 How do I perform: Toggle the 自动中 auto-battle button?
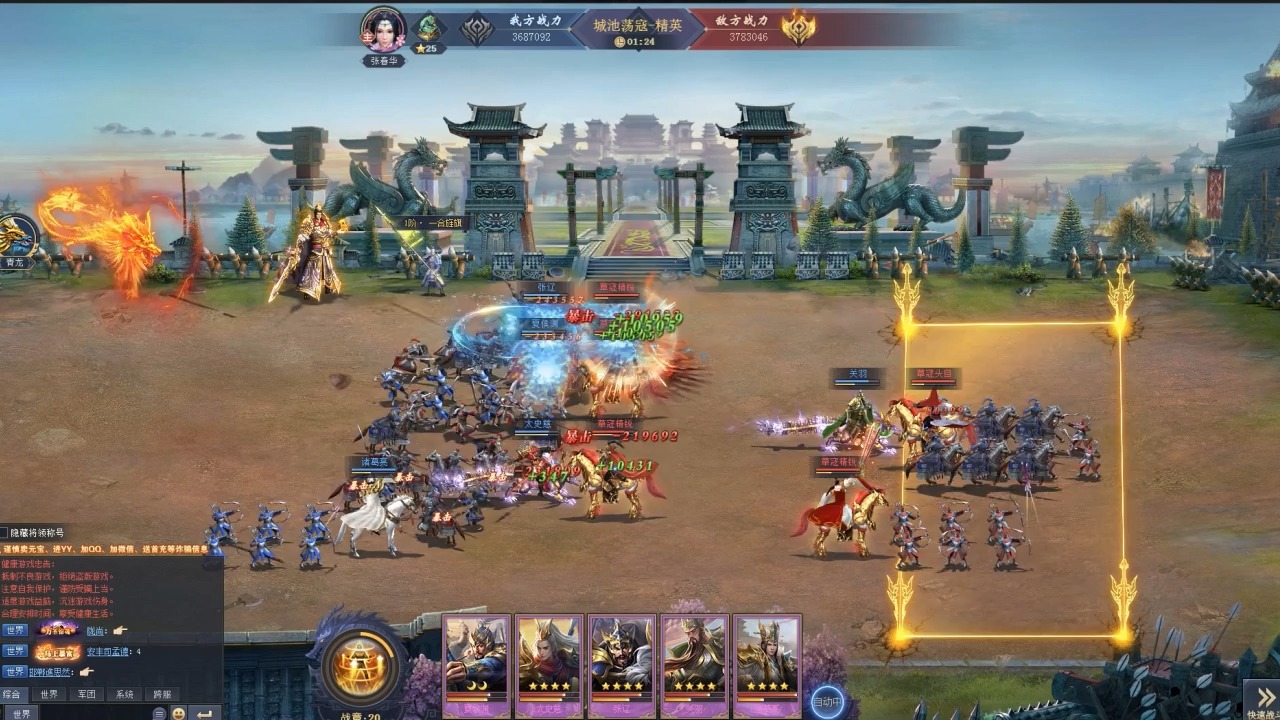pos(827,702)
